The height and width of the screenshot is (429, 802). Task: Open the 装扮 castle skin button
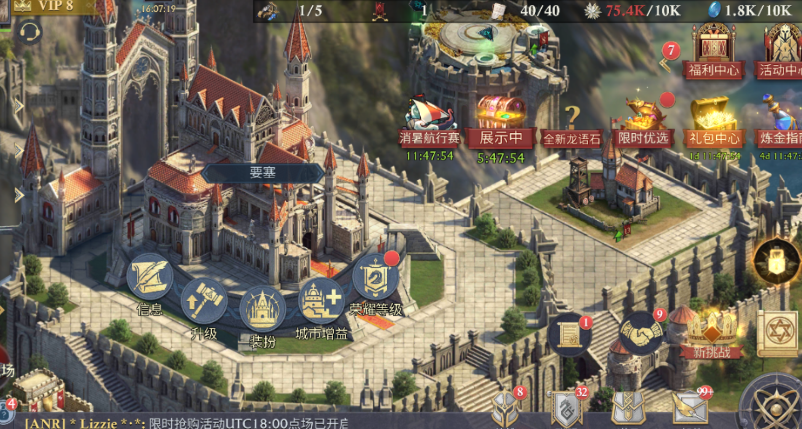262,312
